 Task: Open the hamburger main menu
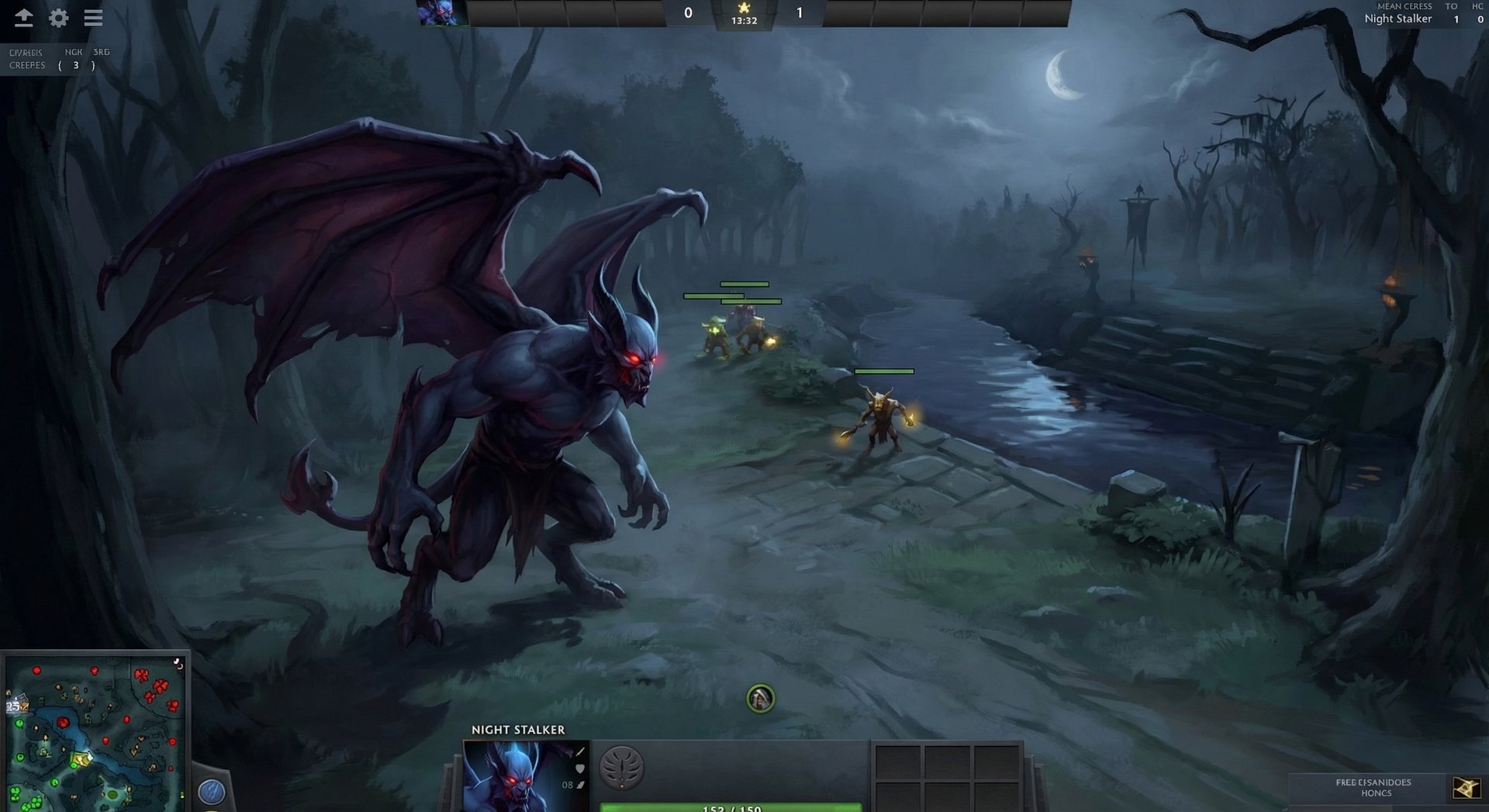[x=93, y=17]
